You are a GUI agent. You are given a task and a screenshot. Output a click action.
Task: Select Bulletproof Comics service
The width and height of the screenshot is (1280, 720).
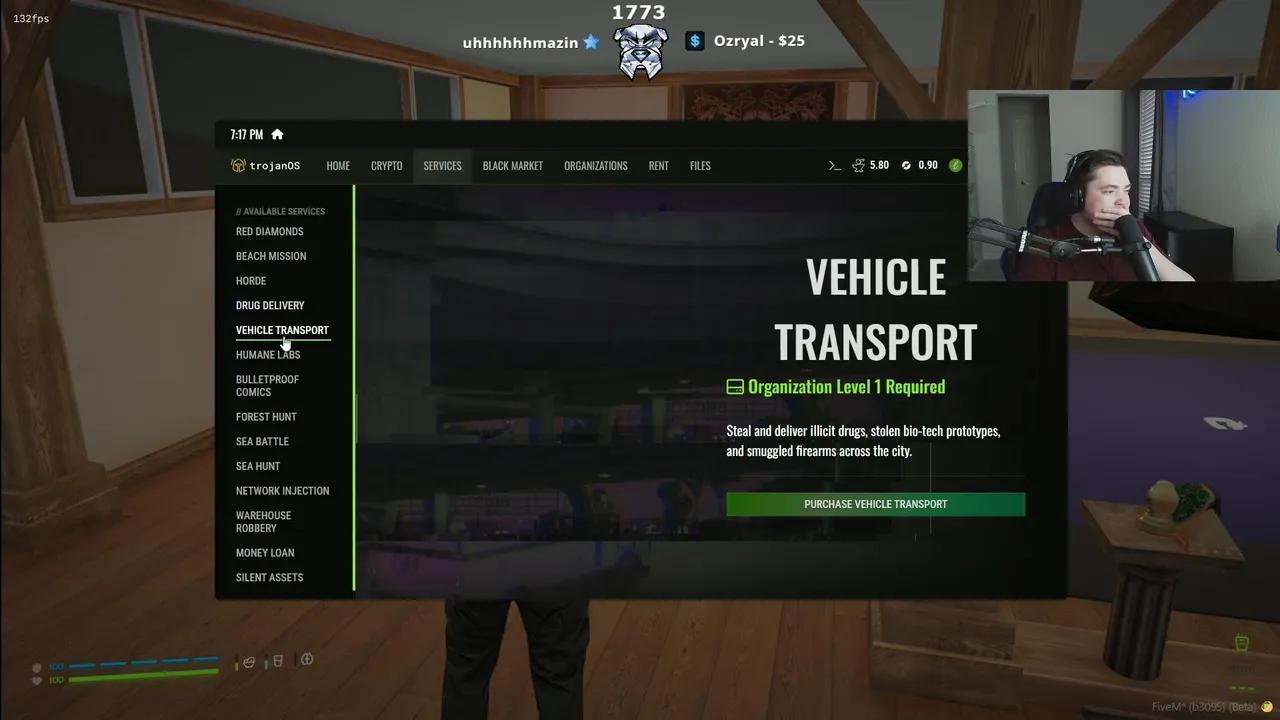267,386
